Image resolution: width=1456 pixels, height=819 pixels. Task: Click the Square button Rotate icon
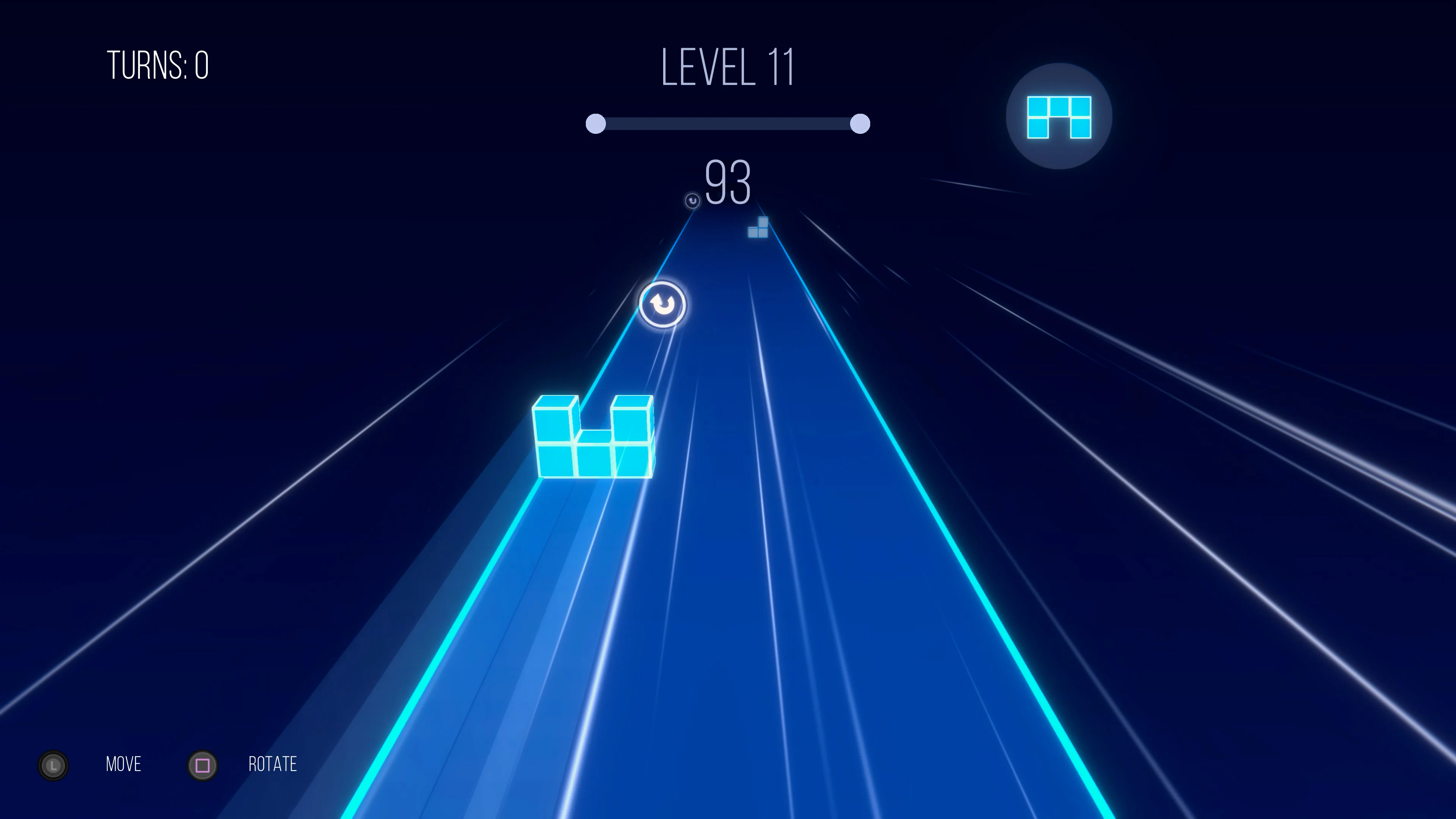(x=202, y=765)
